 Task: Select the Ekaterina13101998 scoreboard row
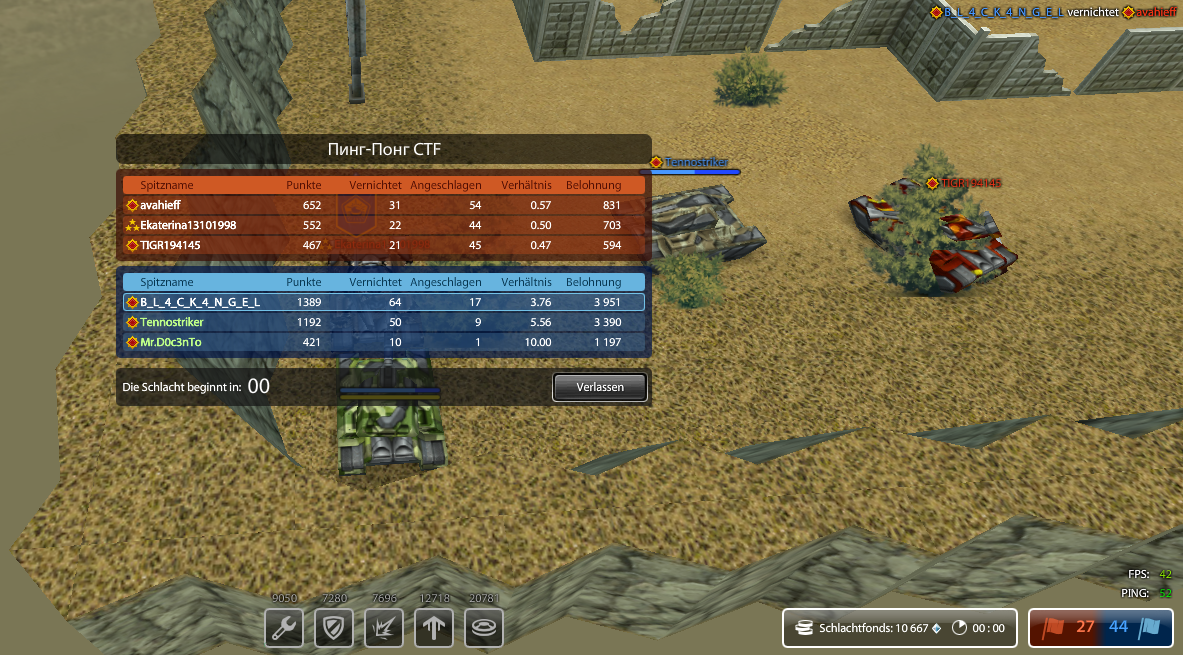384,225
